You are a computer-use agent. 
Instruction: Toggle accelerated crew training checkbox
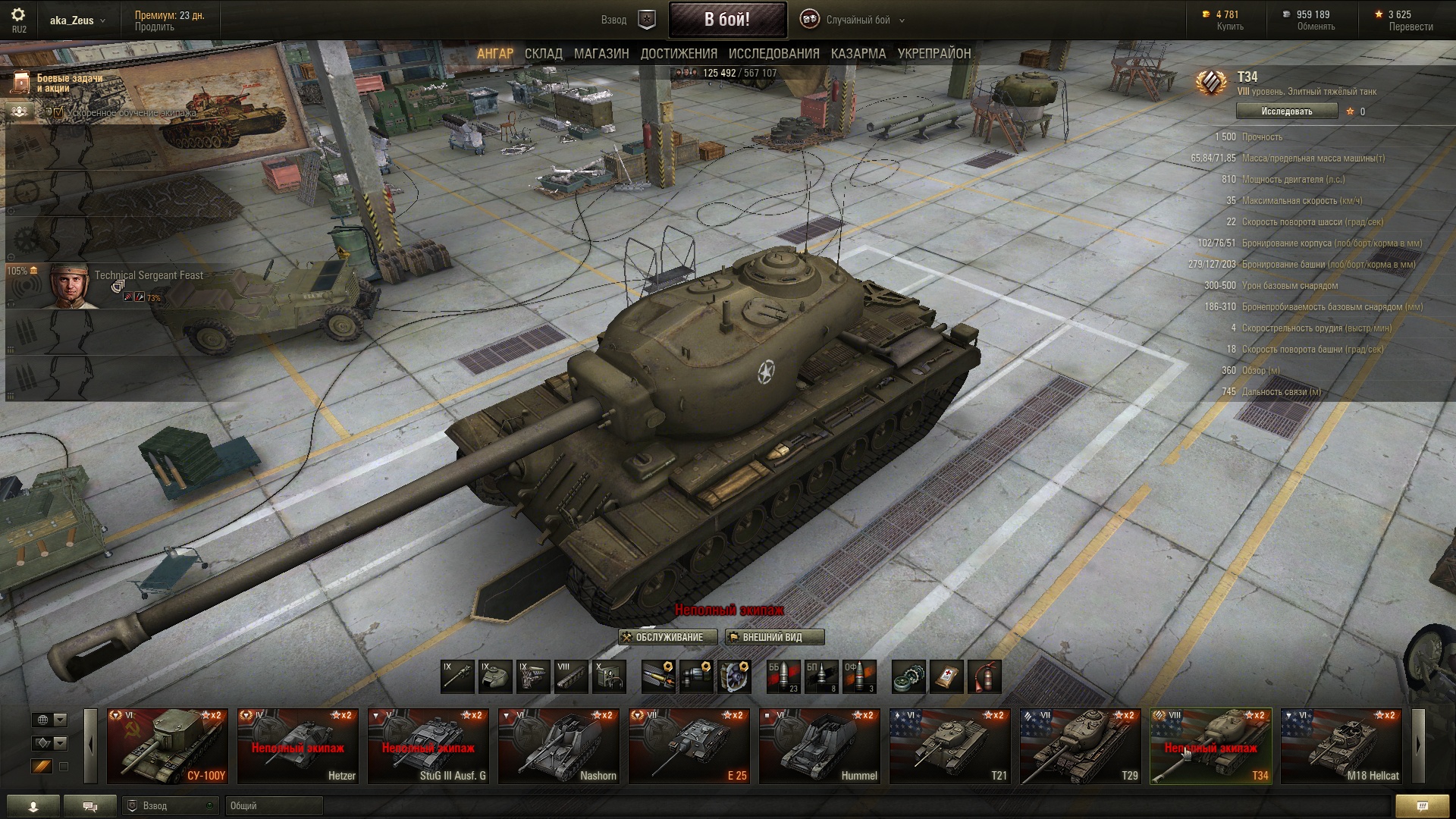coord(58,112)
